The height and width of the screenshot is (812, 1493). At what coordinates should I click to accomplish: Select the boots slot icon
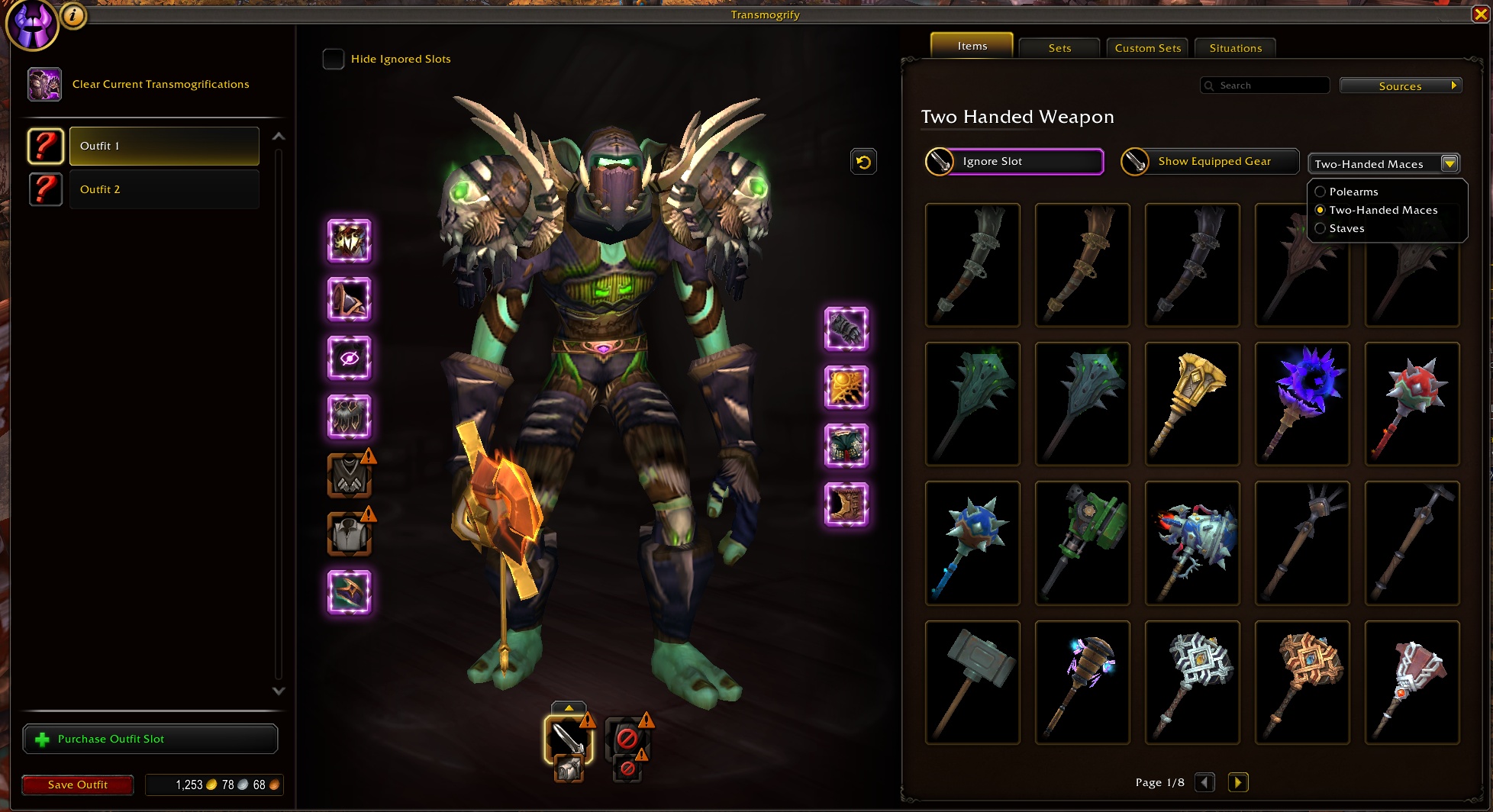(x=846, y=504)
